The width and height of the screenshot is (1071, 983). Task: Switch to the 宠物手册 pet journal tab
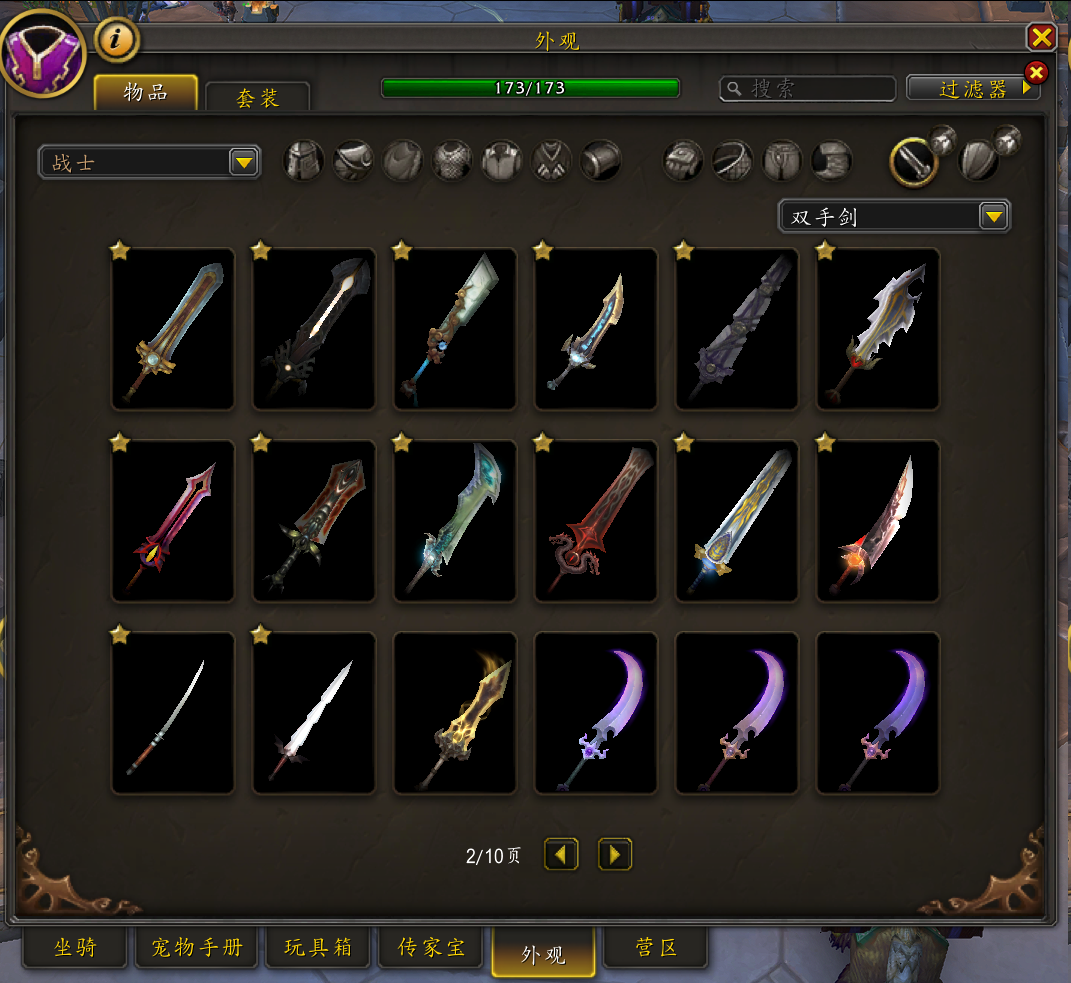coord(197,947)
